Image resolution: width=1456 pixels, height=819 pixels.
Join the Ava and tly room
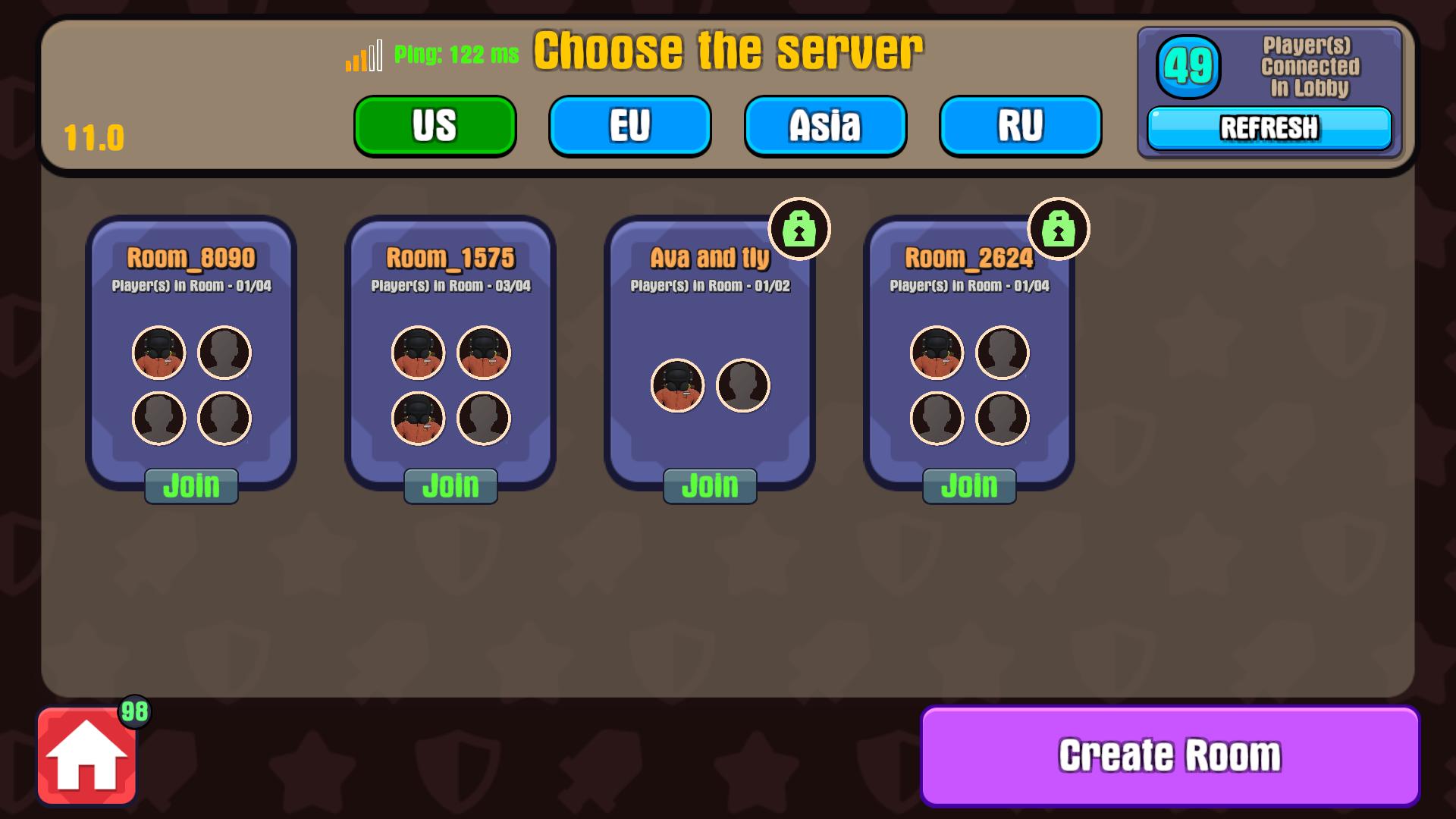coord(711,485)
